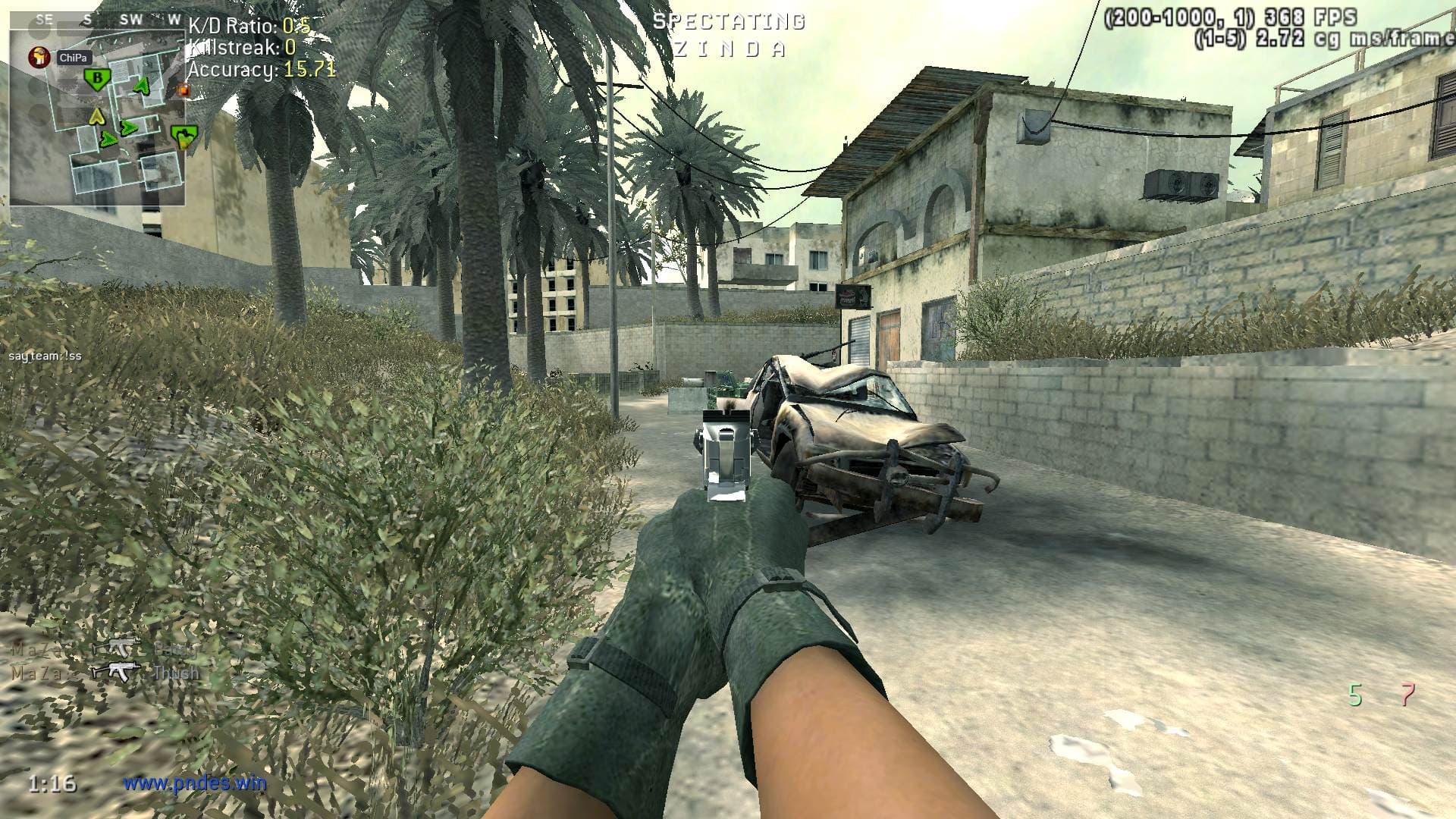
Task: Click the ChiPa name label
Action: point(74,58)
